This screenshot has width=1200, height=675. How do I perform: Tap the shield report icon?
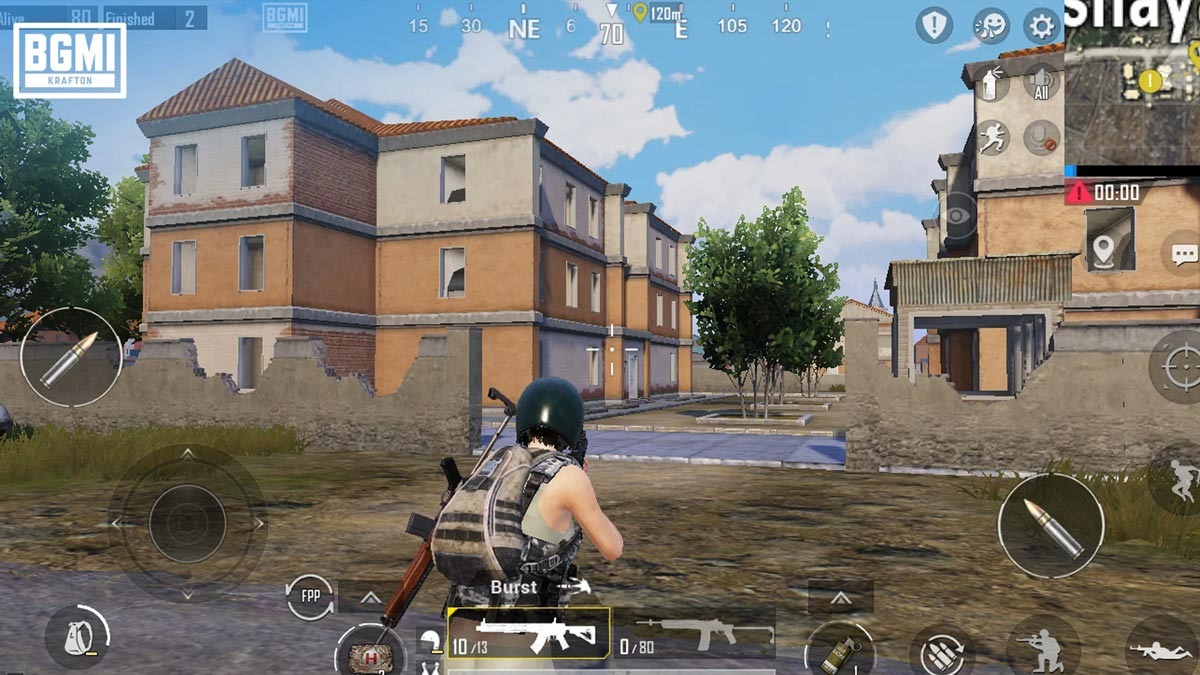[934, 26]
